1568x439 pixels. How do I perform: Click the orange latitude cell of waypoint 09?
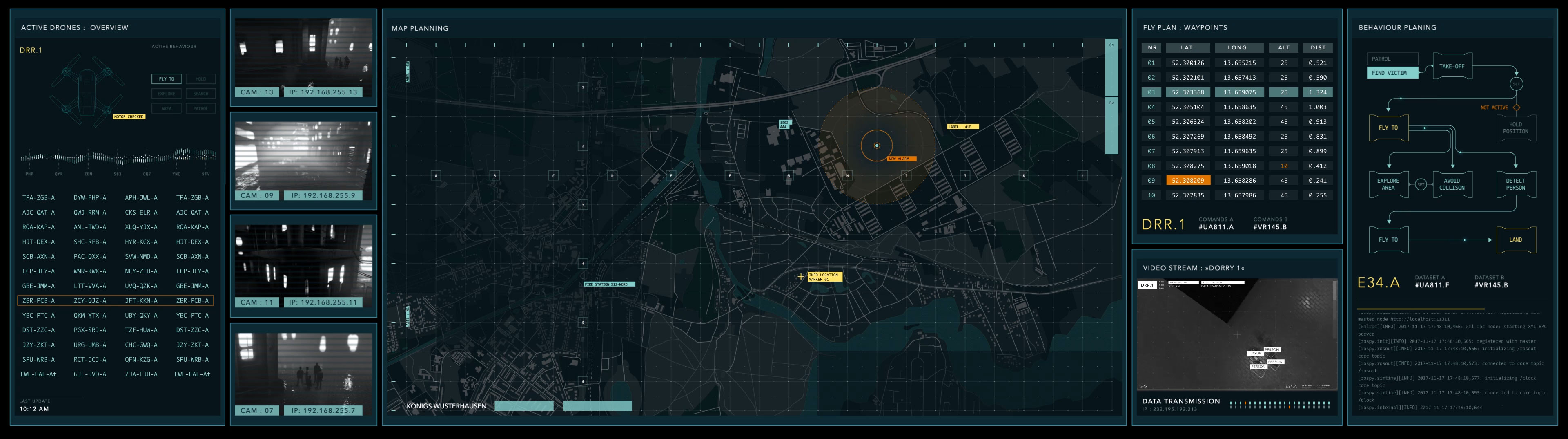point(1187,181)
